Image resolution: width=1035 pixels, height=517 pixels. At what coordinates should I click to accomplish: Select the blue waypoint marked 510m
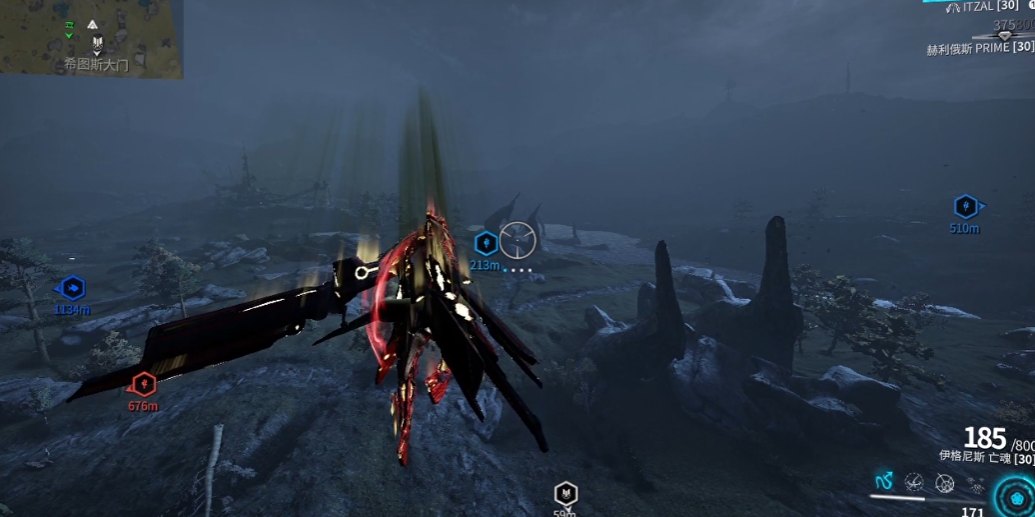click(965, 207)
